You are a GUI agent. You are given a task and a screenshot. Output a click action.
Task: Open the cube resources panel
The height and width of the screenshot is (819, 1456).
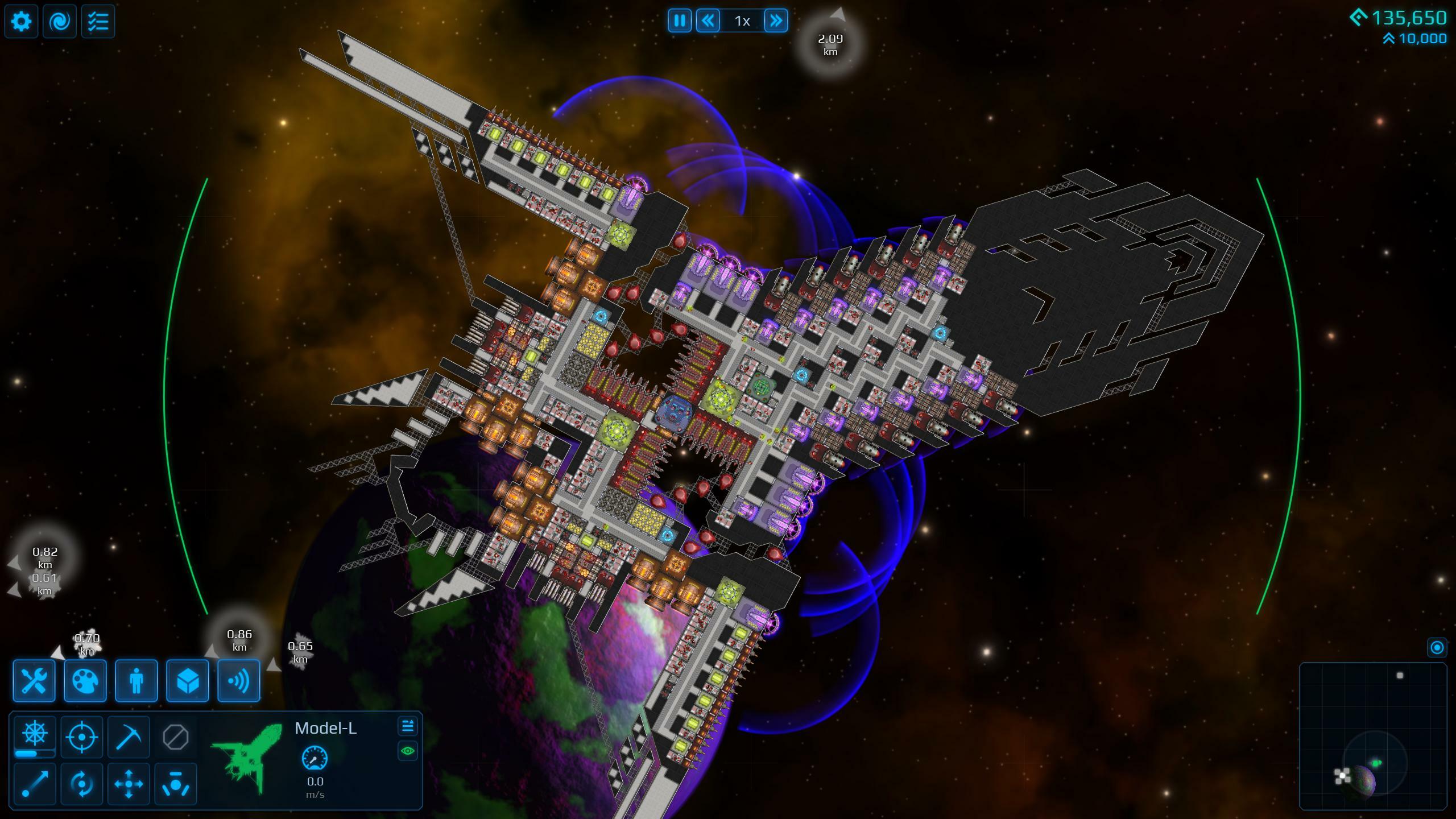pos(188,681)
